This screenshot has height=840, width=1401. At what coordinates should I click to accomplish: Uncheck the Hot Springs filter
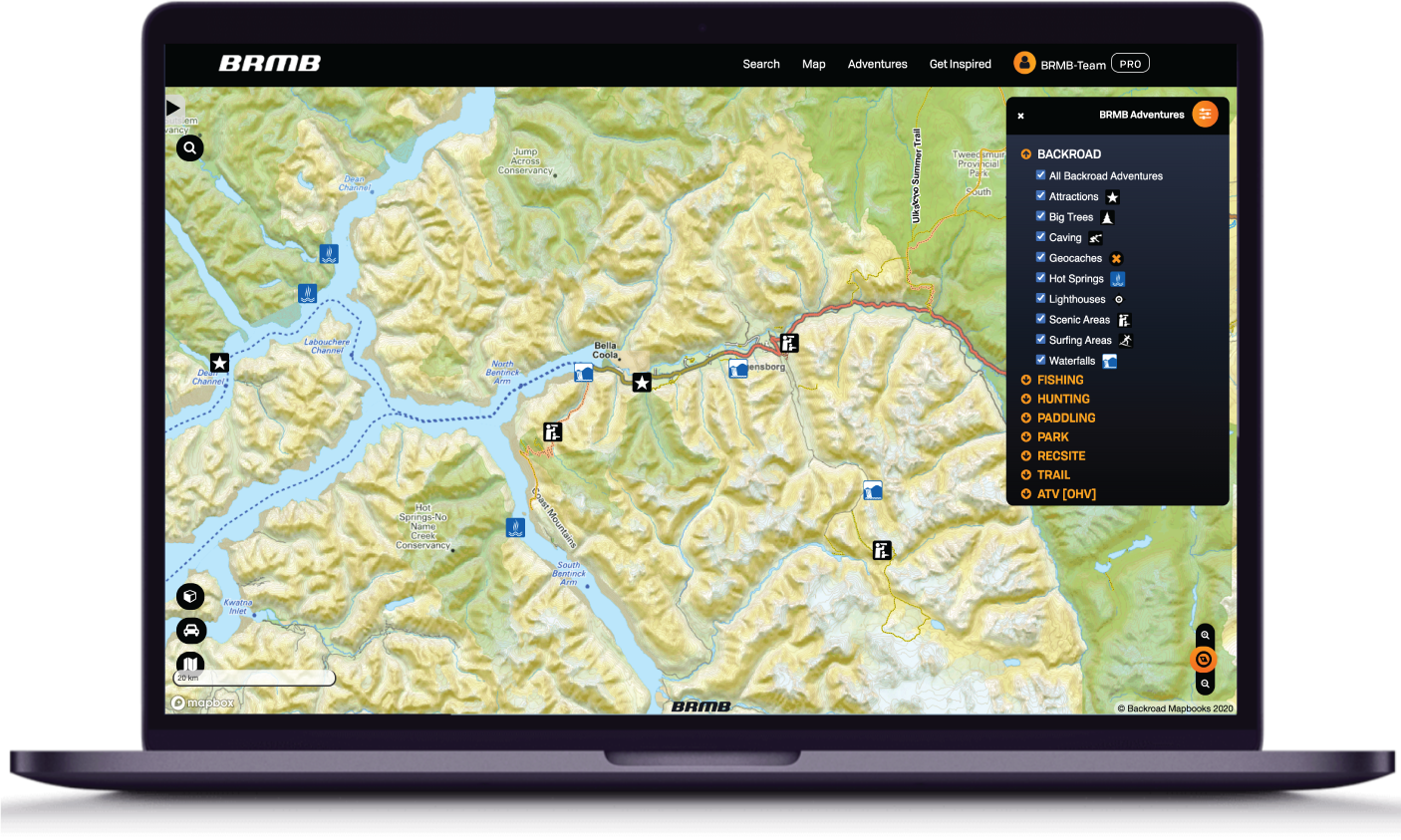1039,278
